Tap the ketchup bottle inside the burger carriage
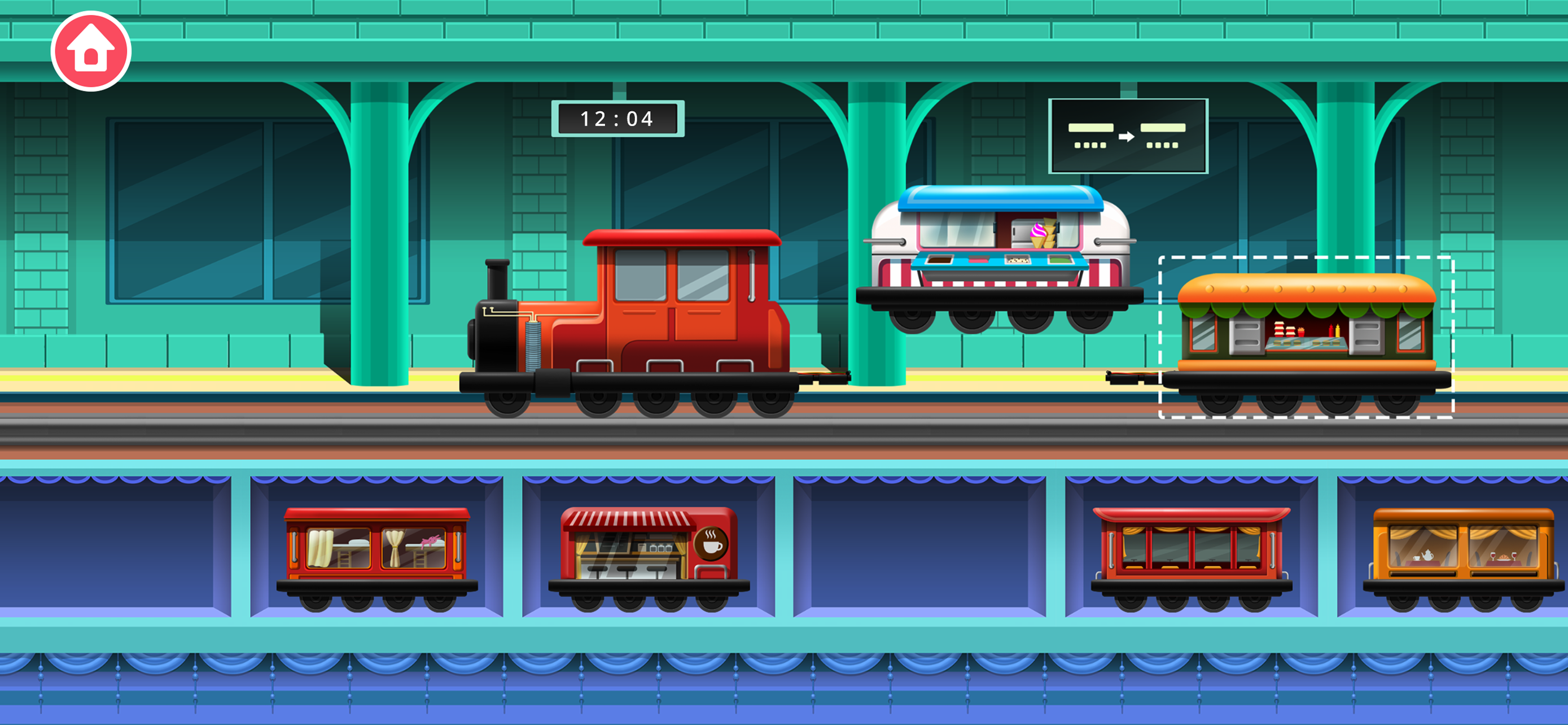 click(x=1330, y=330)
